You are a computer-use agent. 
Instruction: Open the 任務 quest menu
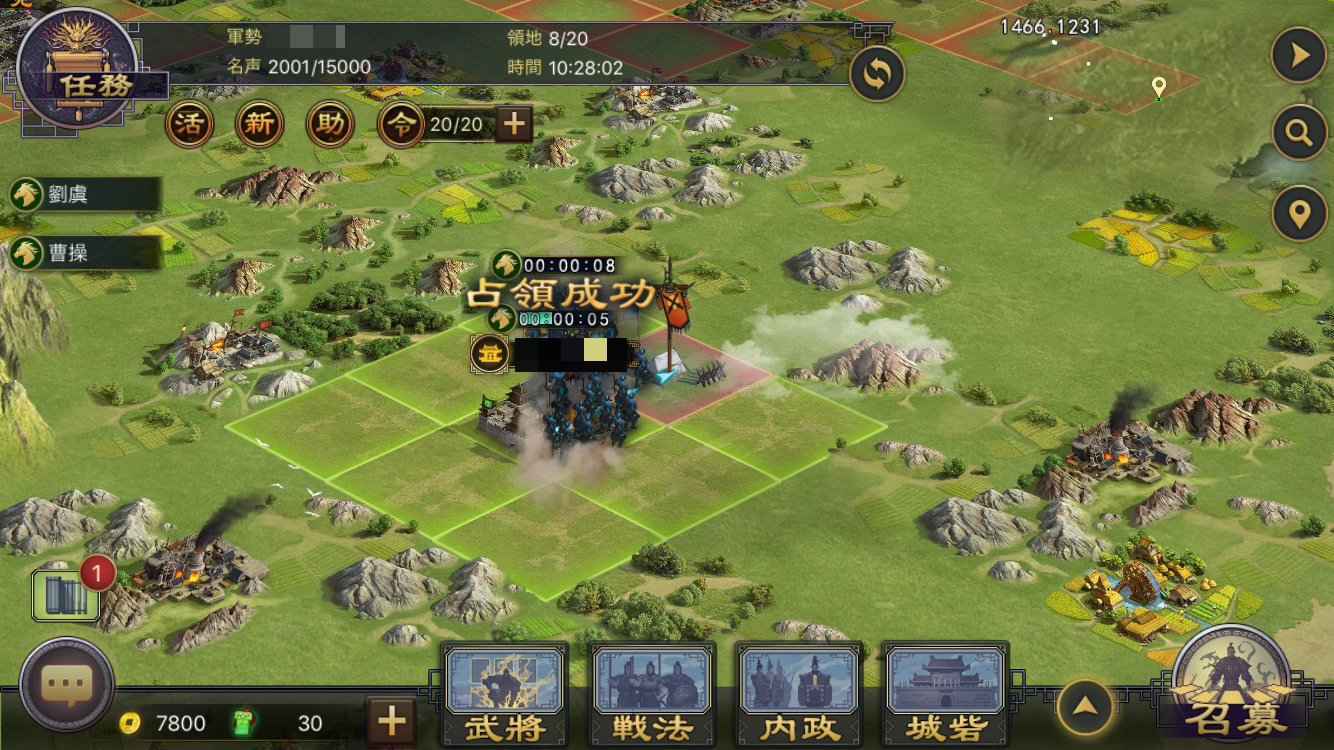click(x=77, y=68)
